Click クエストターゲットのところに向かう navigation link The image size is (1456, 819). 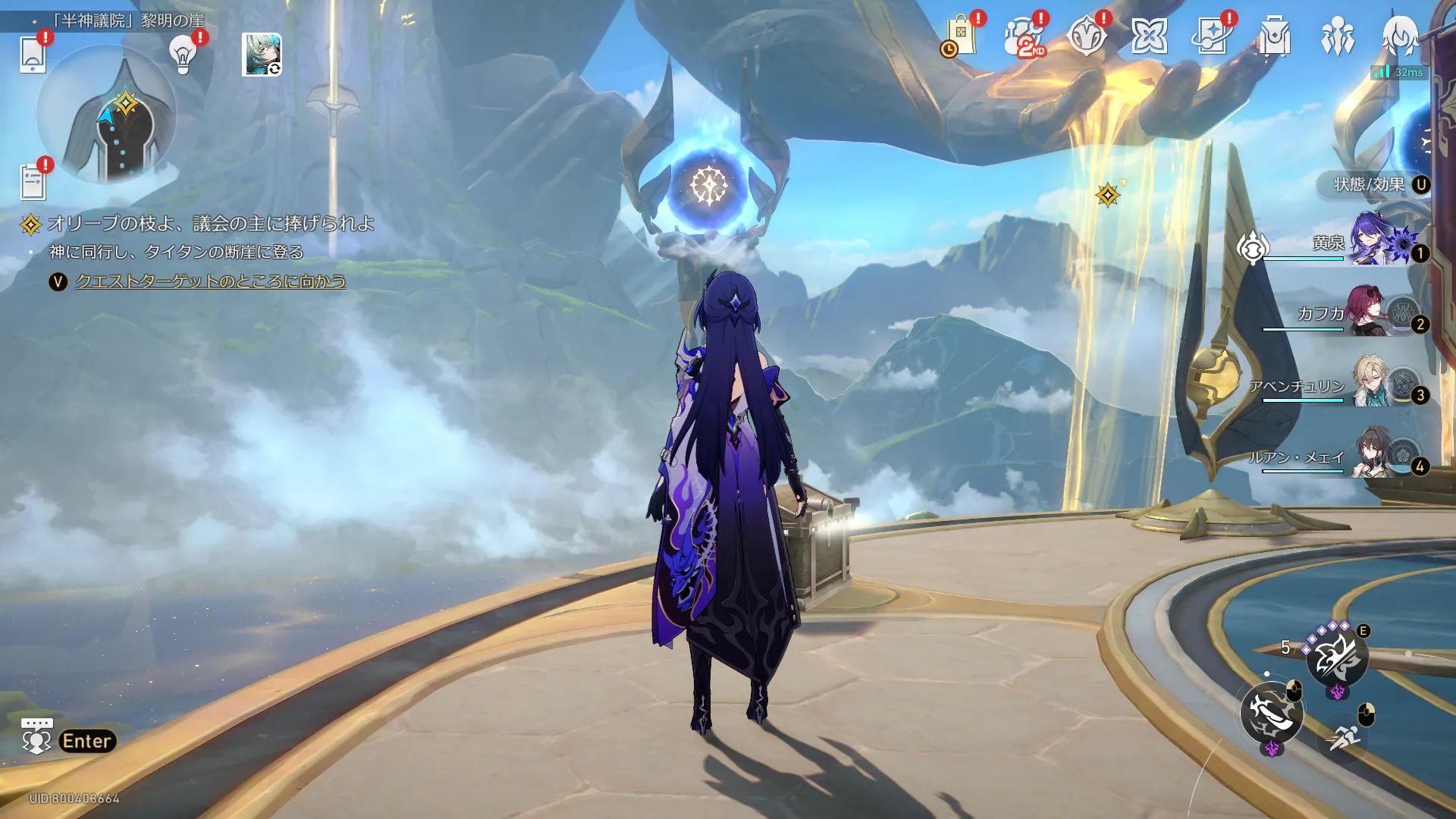click(210, 281)
